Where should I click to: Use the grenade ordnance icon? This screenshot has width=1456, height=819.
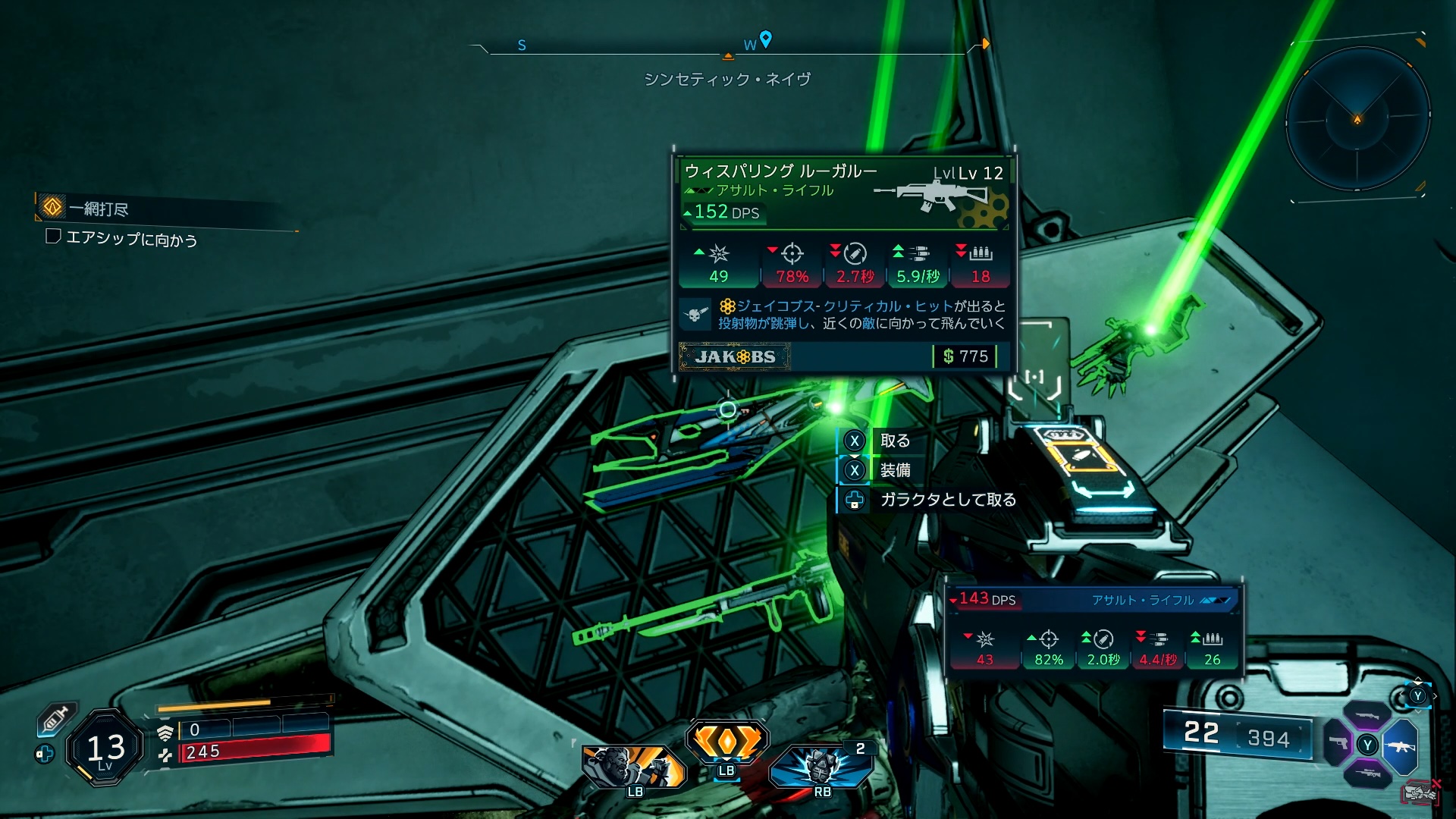821,766
